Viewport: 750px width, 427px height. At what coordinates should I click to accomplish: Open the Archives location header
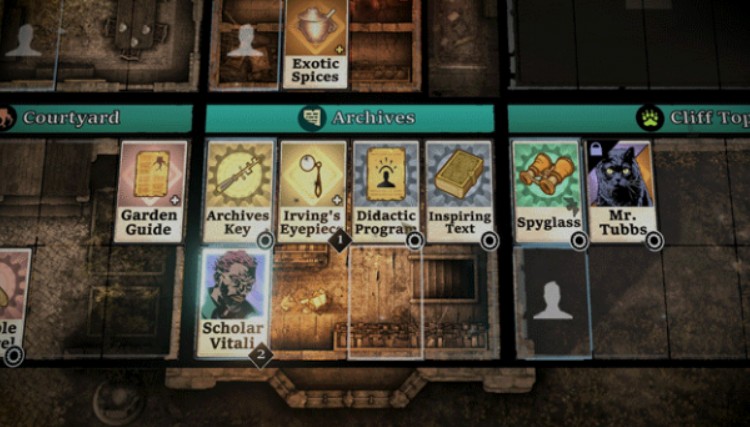tap(350, 118)
